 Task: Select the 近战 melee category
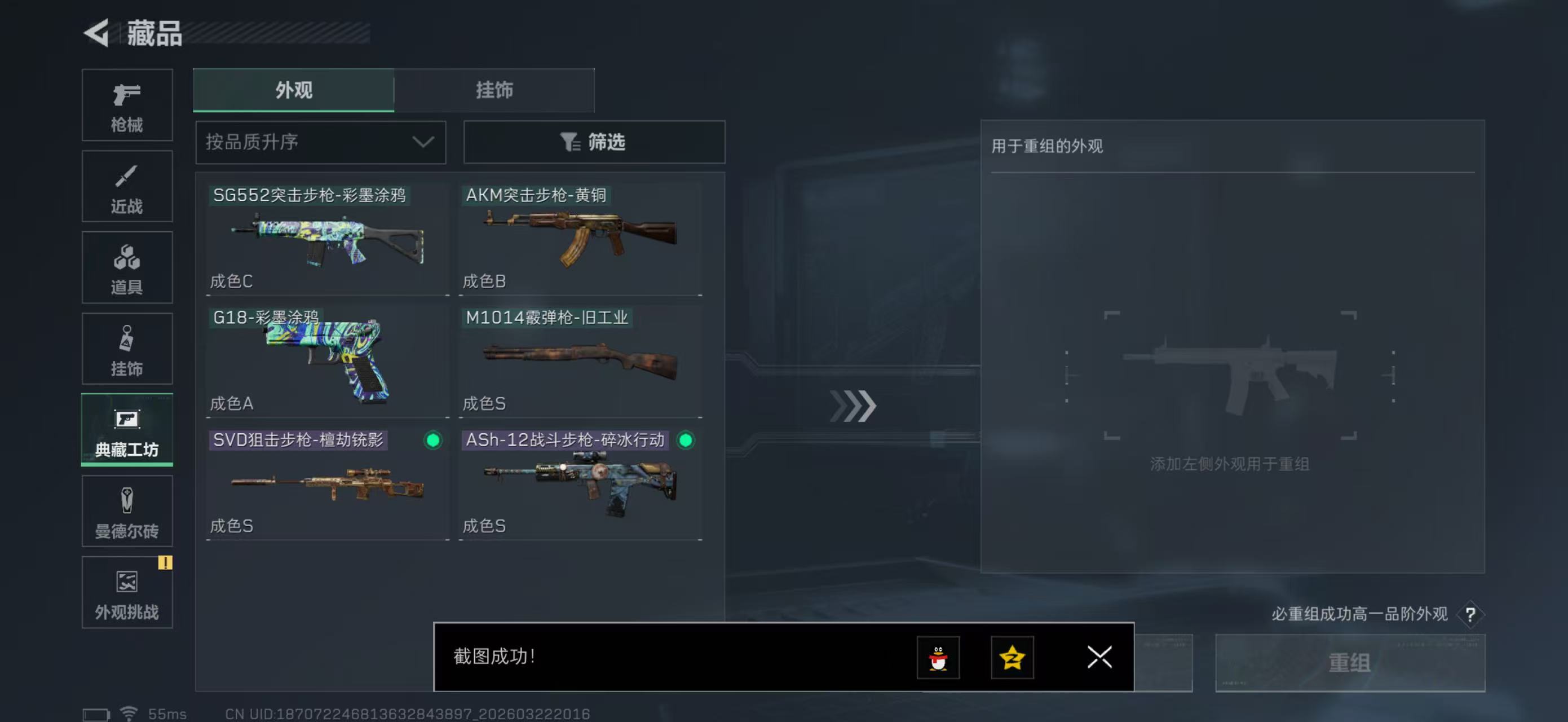coord(127,186)
